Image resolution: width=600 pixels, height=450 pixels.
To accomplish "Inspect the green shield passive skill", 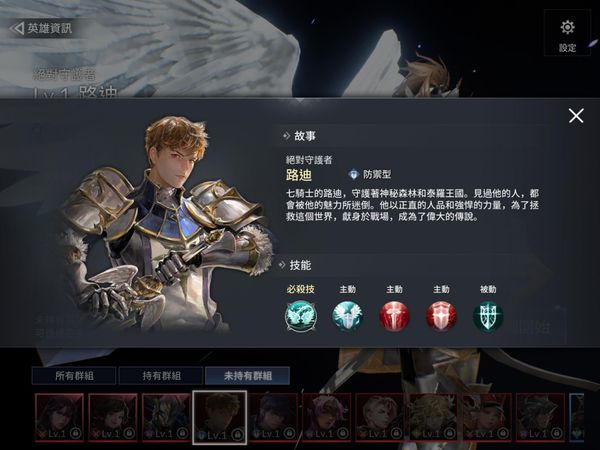I will coord(488,316).
